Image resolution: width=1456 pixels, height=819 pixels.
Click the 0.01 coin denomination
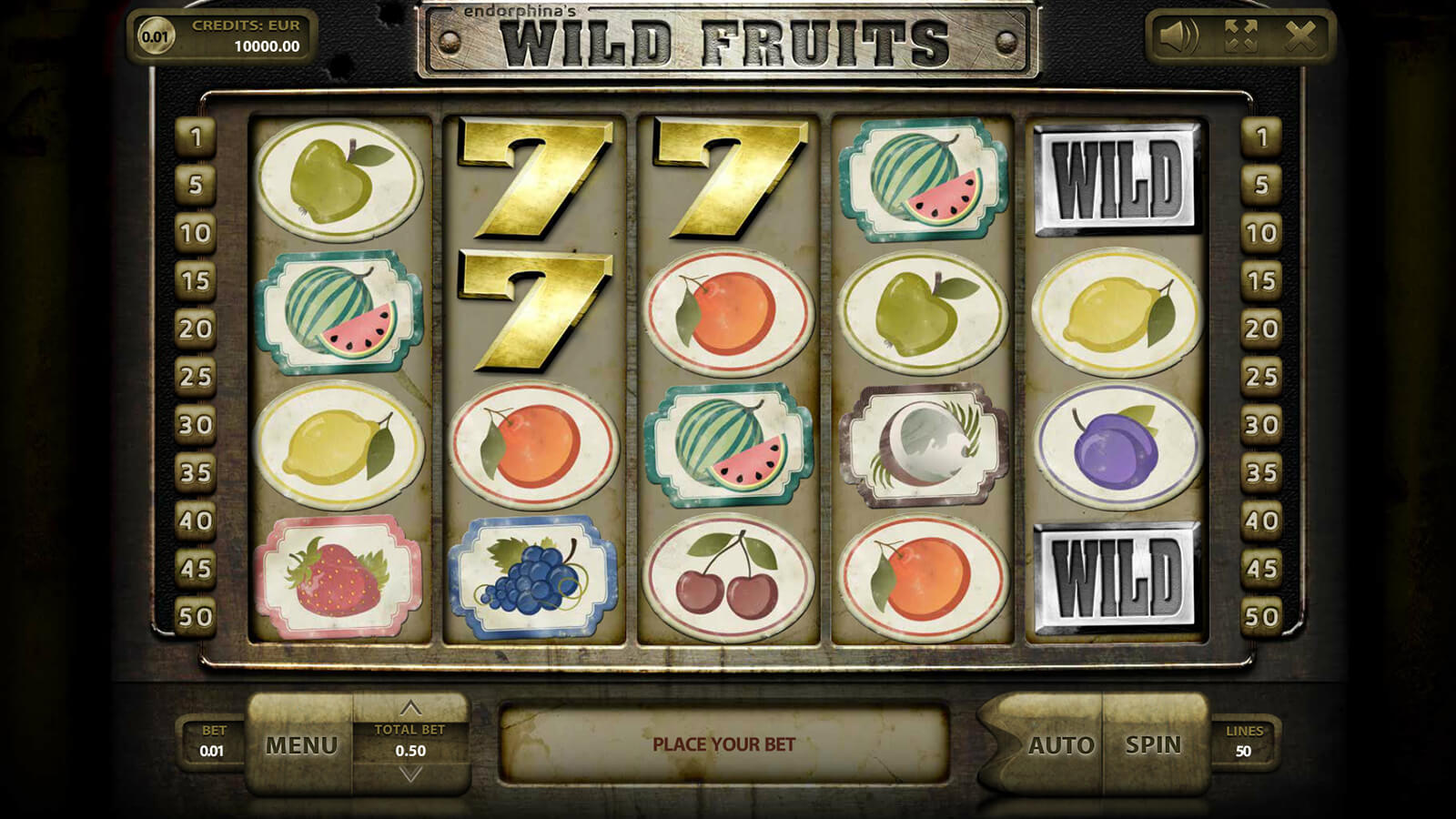pos(156,36)
